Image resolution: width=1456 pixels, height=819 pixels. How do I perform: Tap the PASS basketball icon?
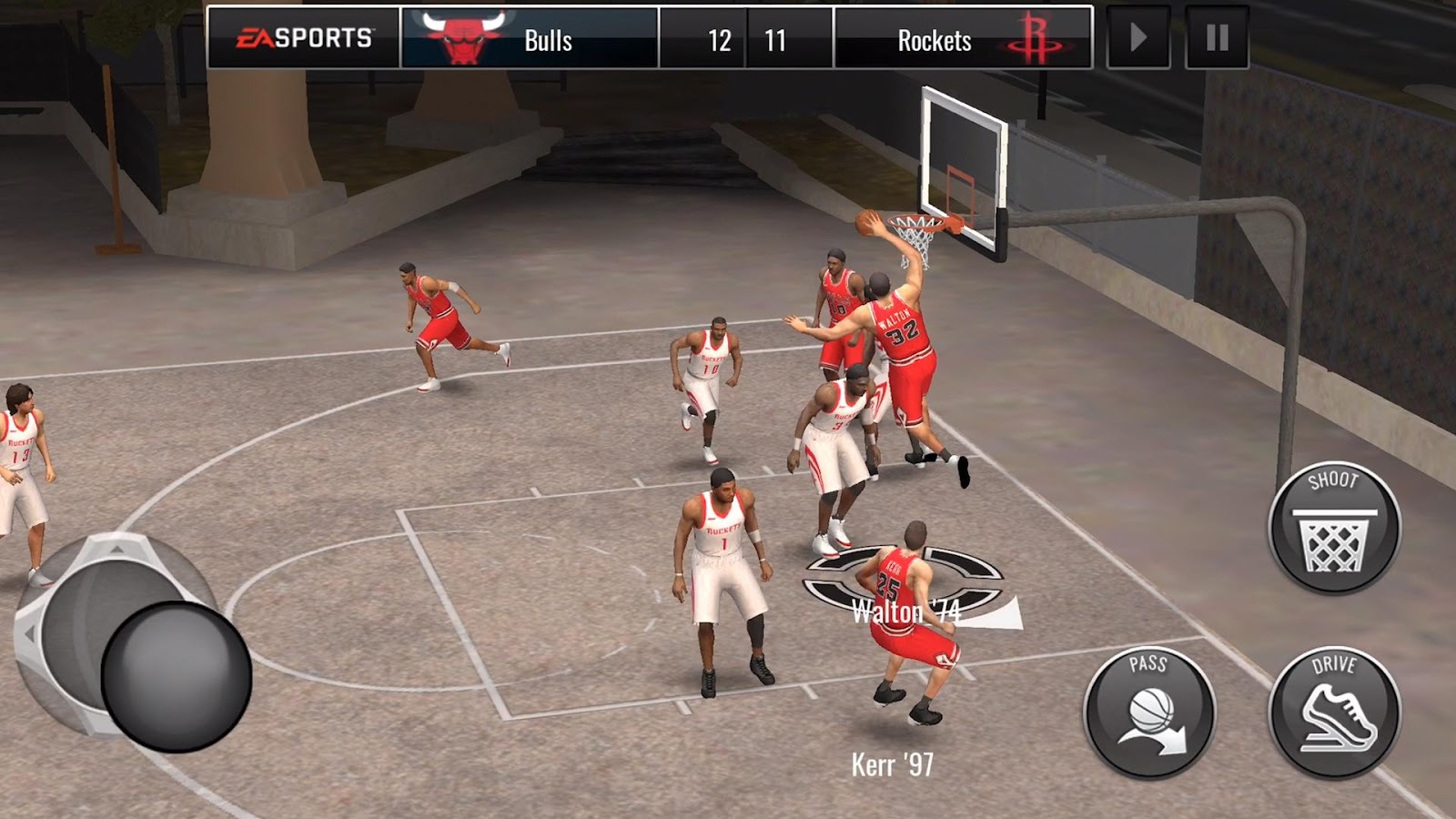[x=1149, y=711]
